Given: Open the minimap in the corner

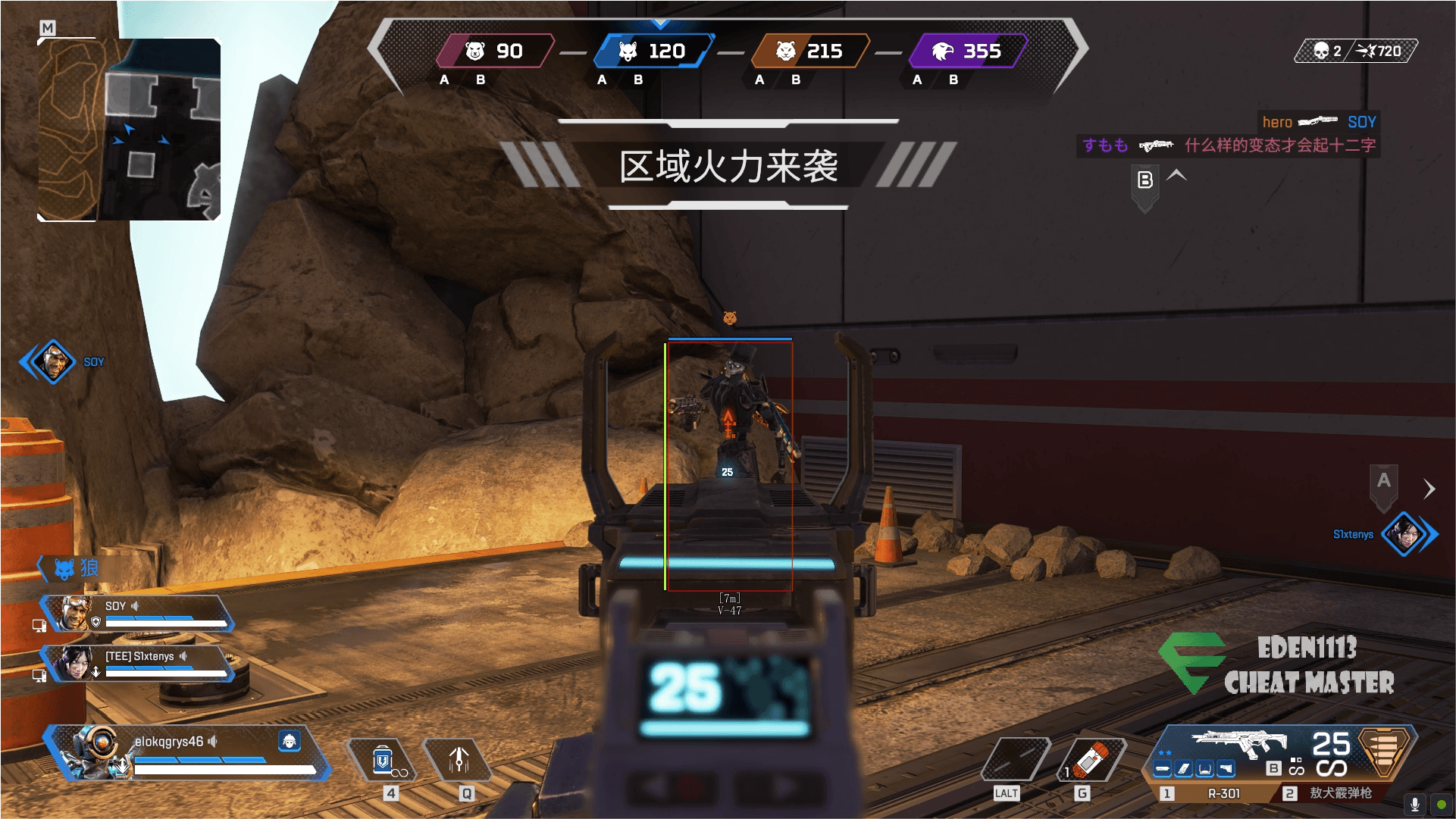Looking at the screenshot, I should coord(129,130).
